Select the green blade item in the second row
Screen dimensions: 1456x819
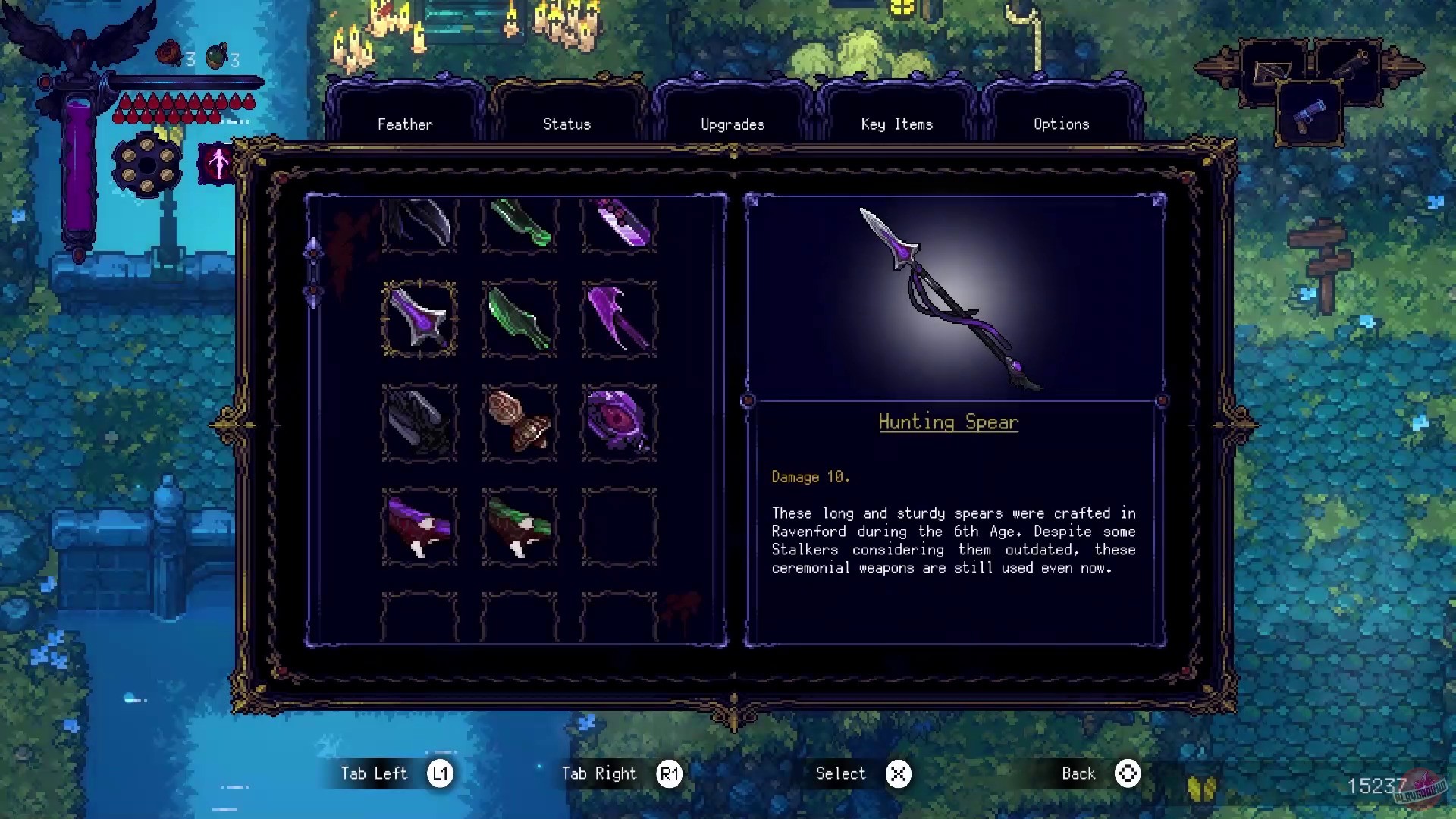519,318
